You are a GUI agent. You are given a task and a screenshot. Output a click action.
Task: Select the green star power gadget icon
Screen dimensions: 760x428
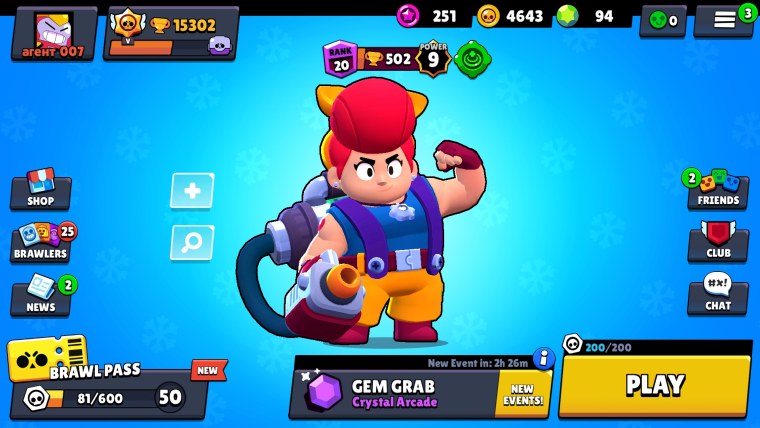pyautogui.click(x=472, y=59)
